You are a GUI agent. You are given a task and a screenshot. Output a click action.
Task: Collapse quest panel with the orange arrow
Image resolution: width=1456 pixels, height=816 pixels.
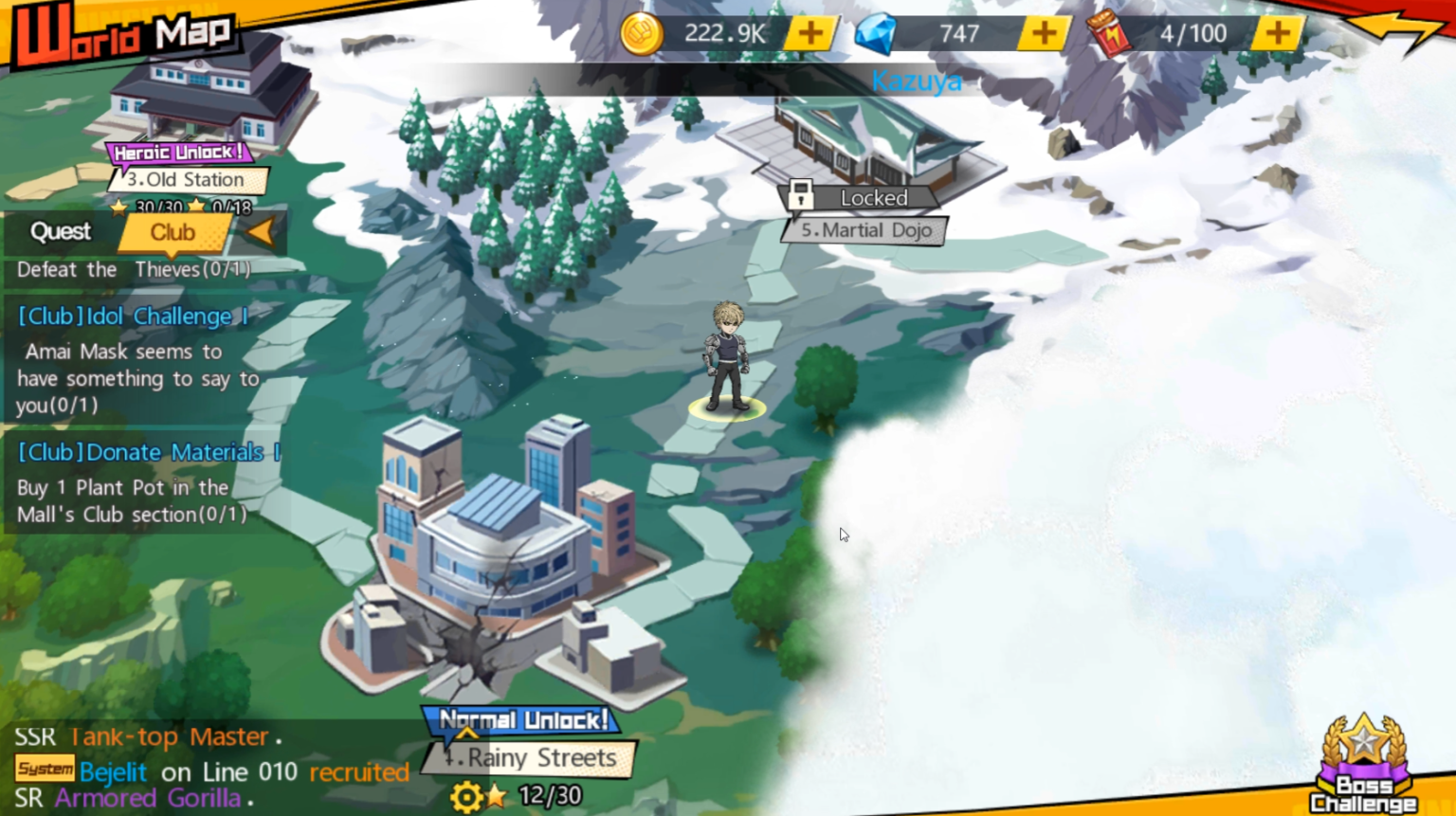(261, 232)
